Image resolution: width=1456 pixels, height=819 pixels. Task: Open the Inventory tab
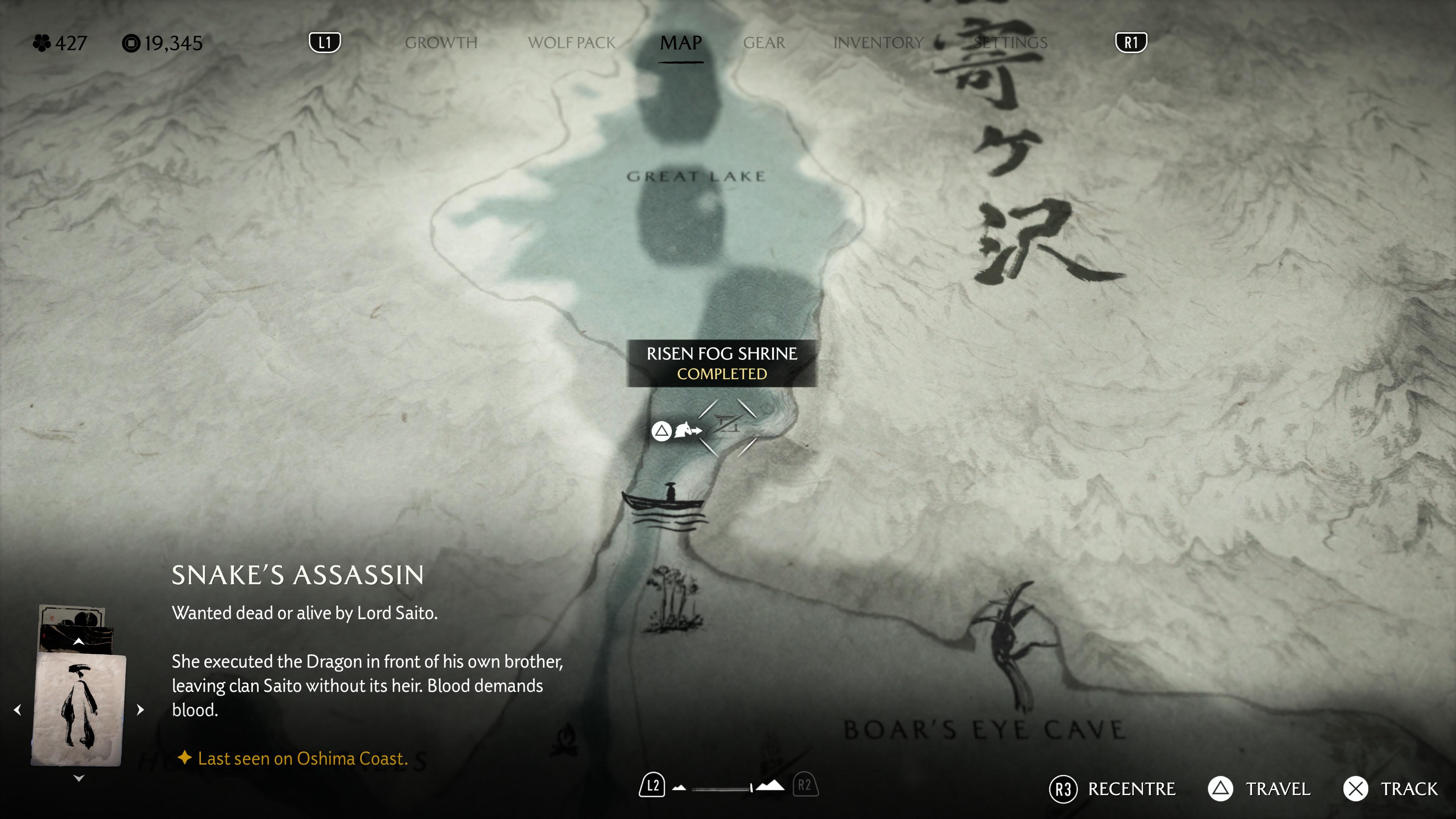878,43
